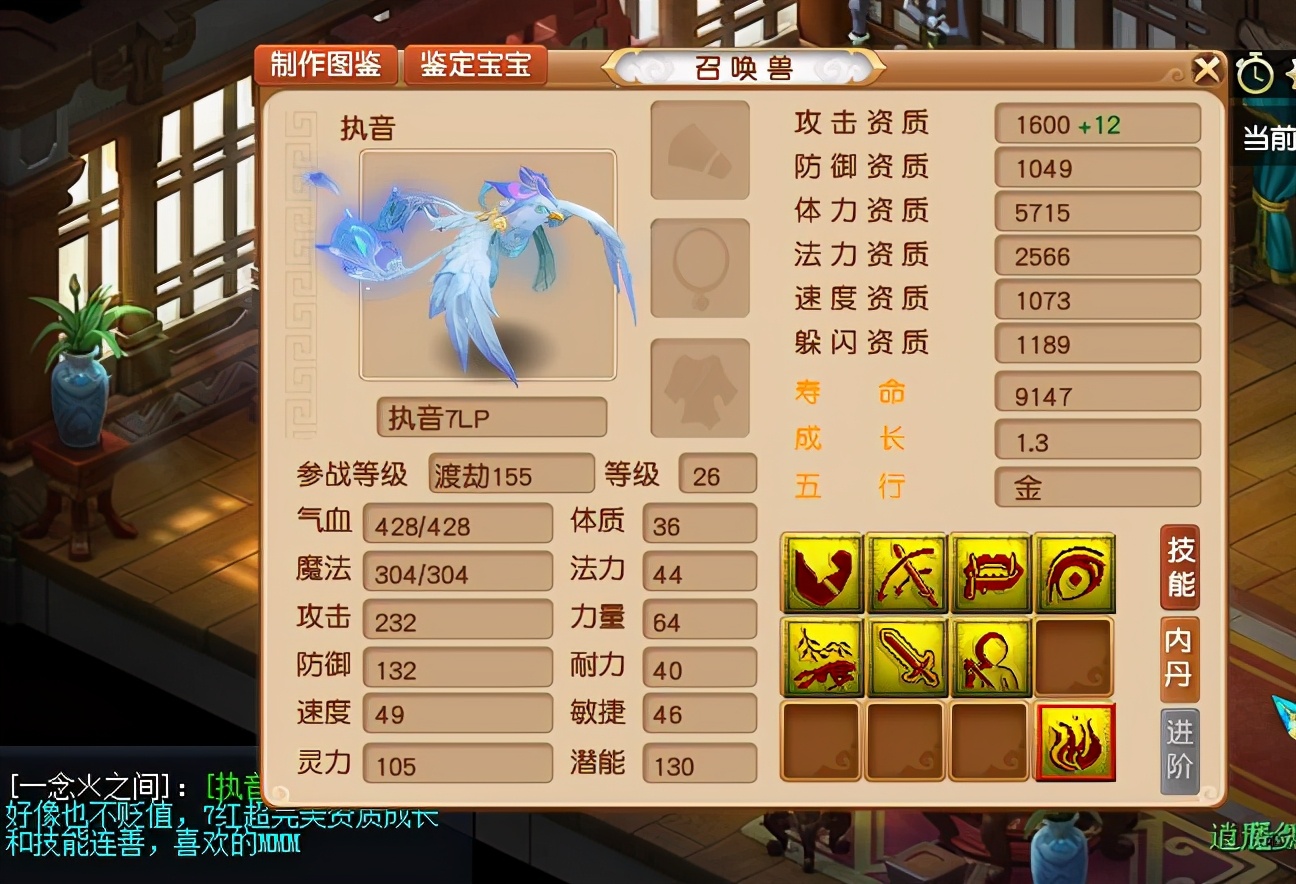Switch to the 制作图鉴 tab

pyautogui.click(x=325, y=65)
